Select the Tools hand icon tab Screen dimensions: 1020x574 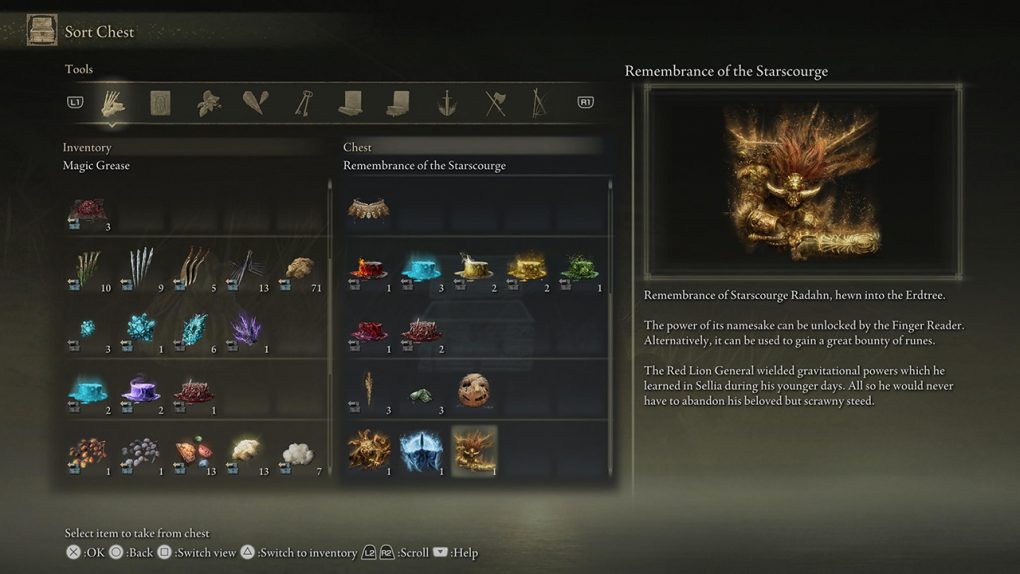[x=113, y=102]
